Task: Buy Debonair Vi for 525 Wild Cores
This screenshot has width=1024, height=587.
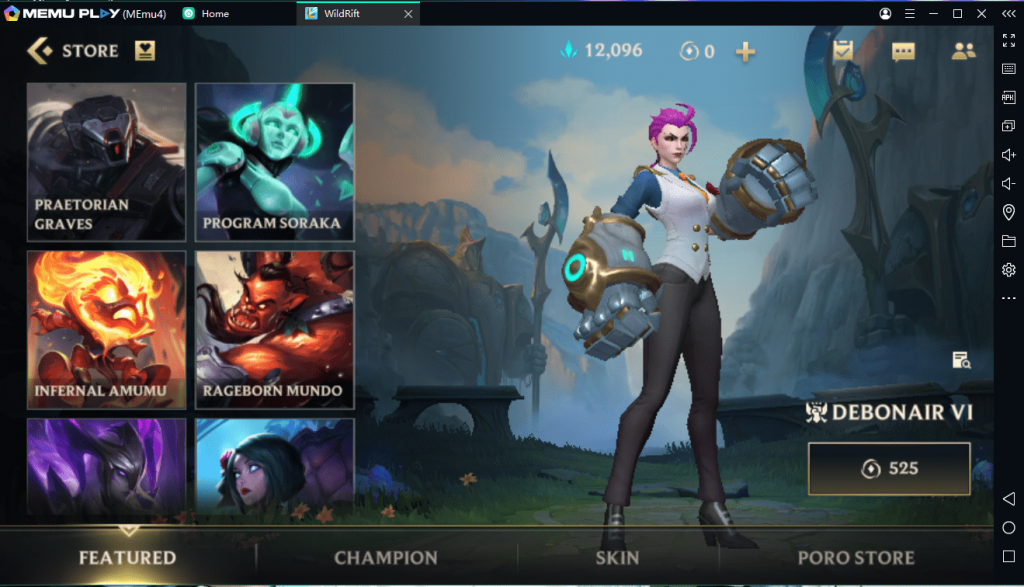Action: (x=889, y=468)
